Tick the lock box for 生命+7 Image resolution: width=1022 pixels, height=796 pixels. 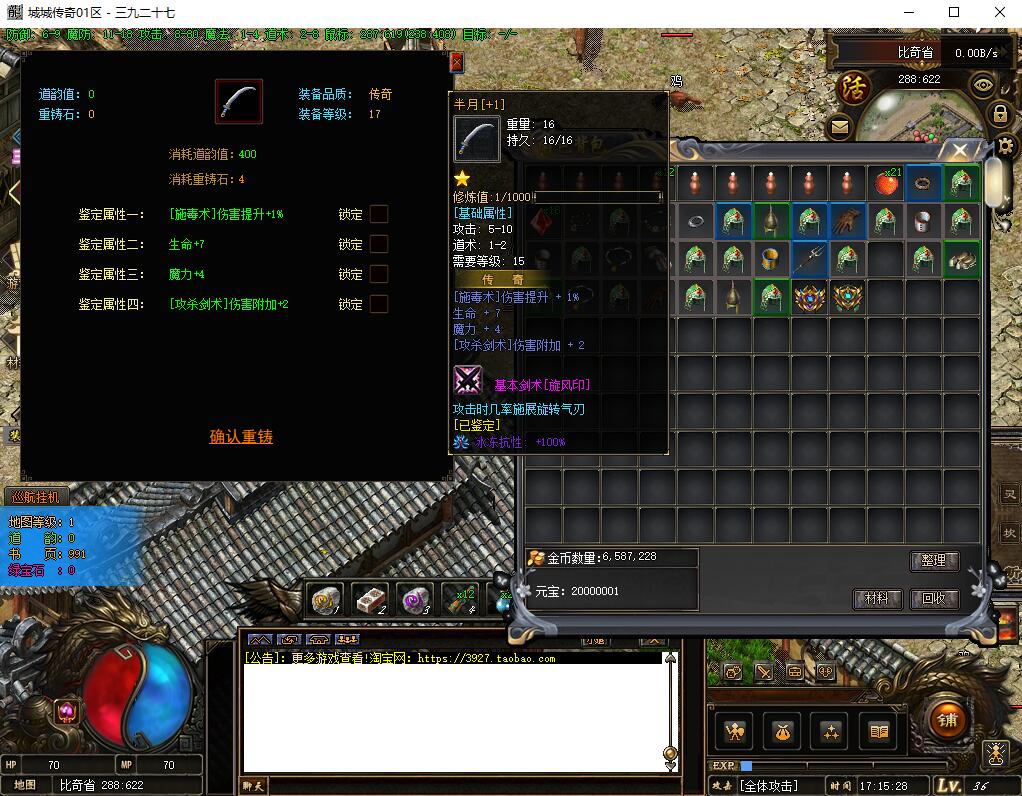tap(379, 244)
